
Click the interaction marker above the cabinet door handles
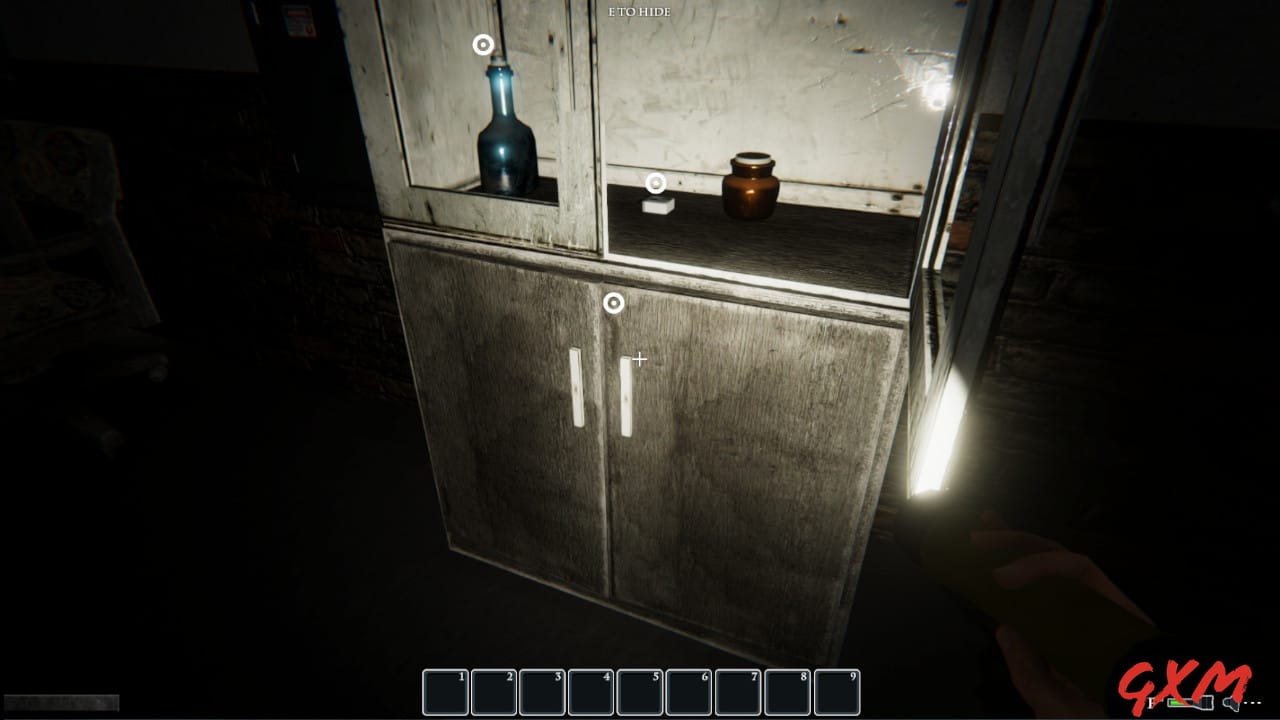614,302
